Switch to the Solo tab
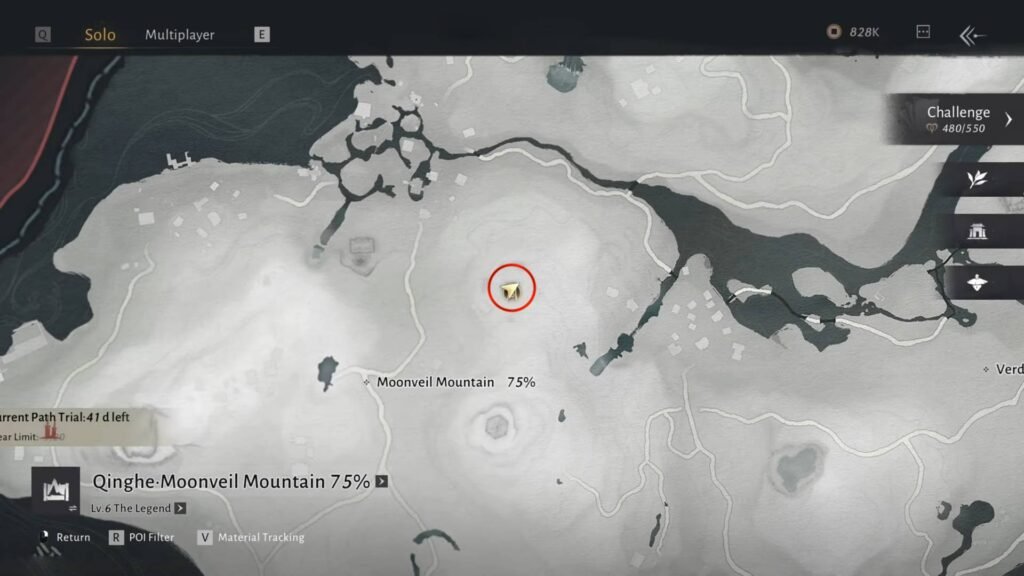Image resolution: width=1024 pixels, height=576 pixels. [x=99, y=35]
